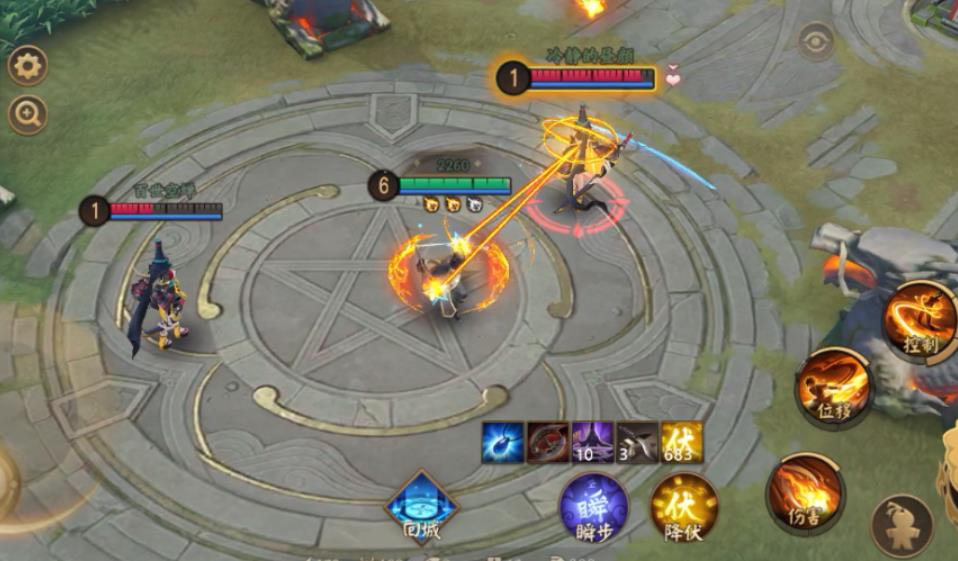Cast the 瞬步 blink spell
This screenshot has height=561, width=958.
tap(594, 508)
